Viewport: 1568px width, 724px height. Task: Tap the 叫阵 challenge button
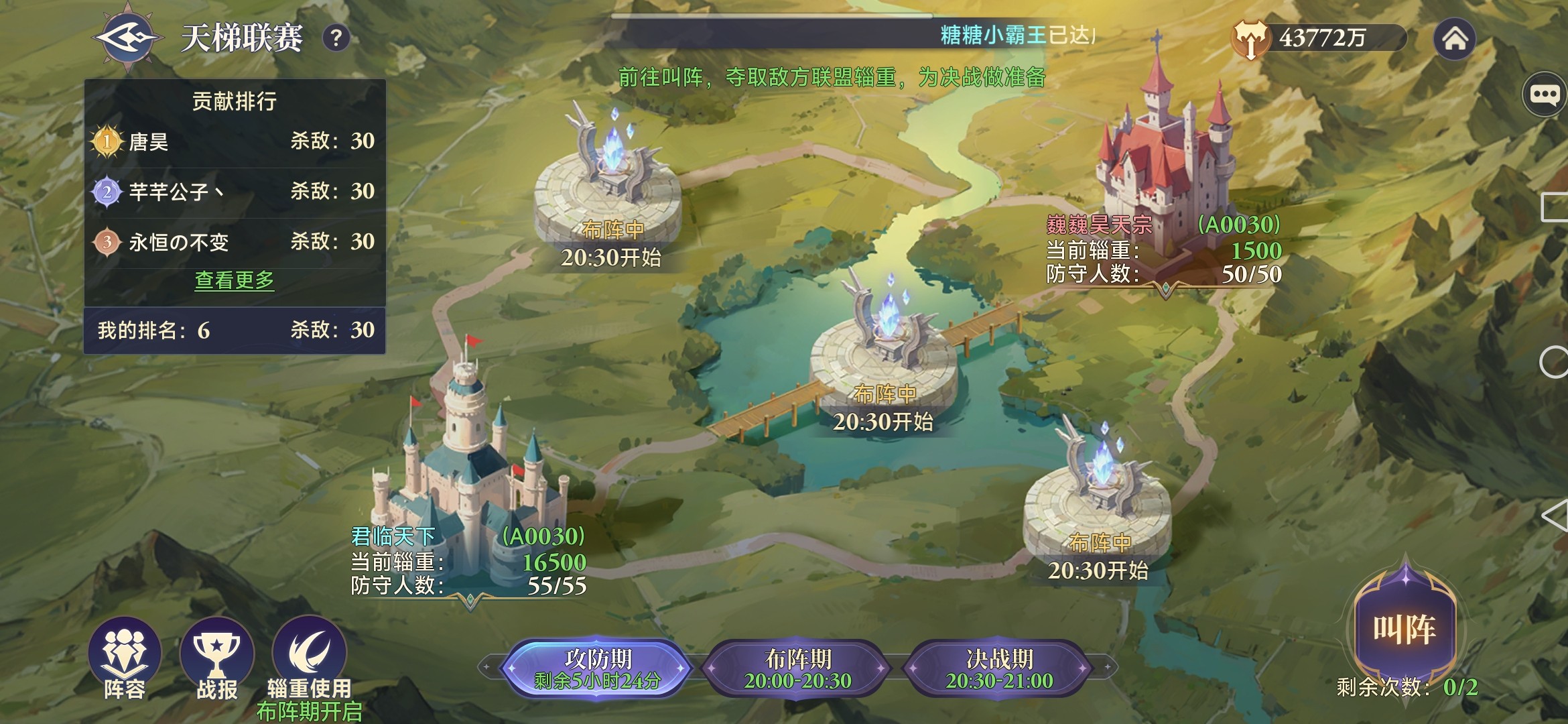[1404, 628]
